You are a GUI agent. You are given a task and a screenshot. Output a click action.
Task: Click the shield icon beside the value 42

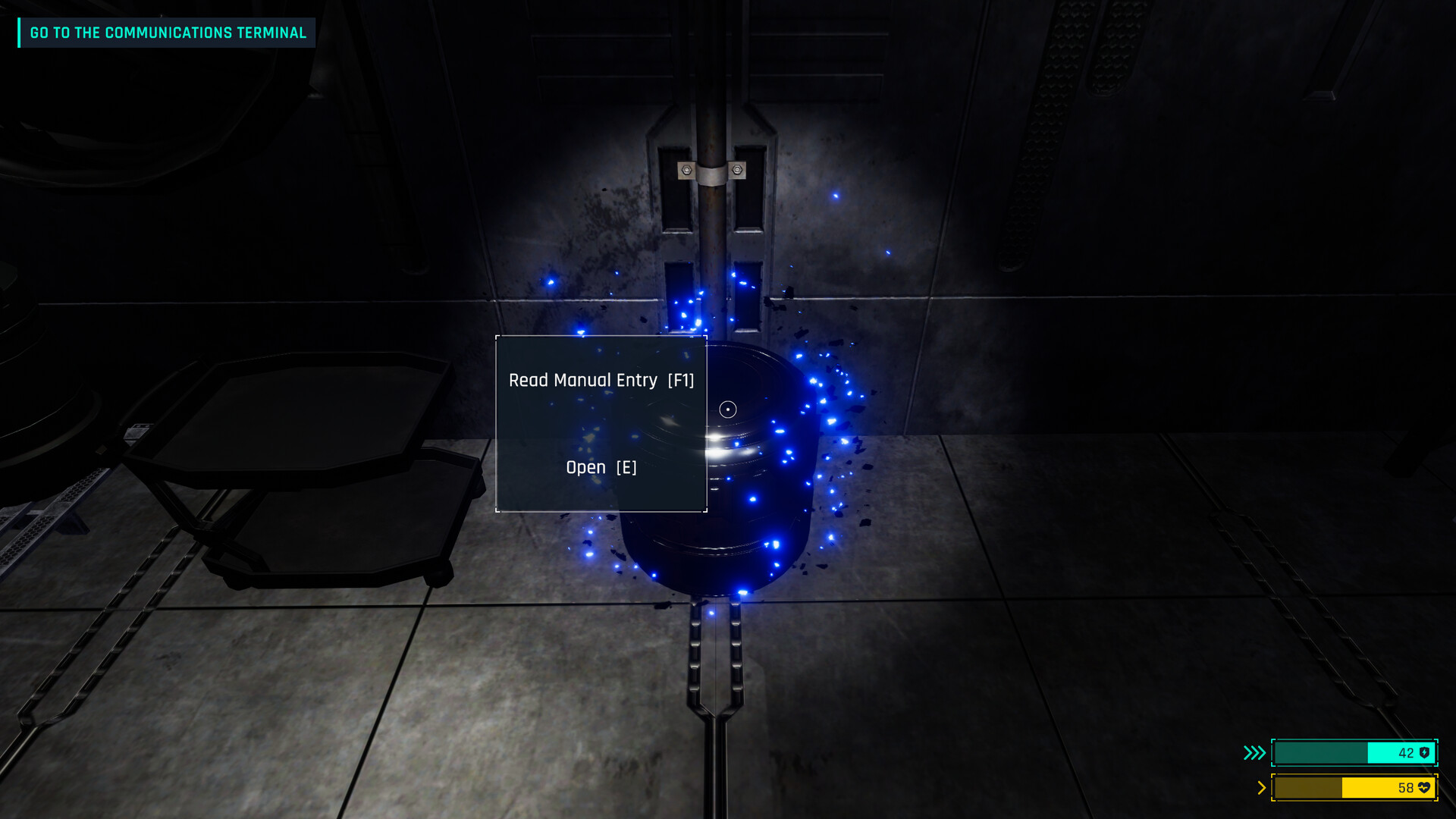(1423, 753)
